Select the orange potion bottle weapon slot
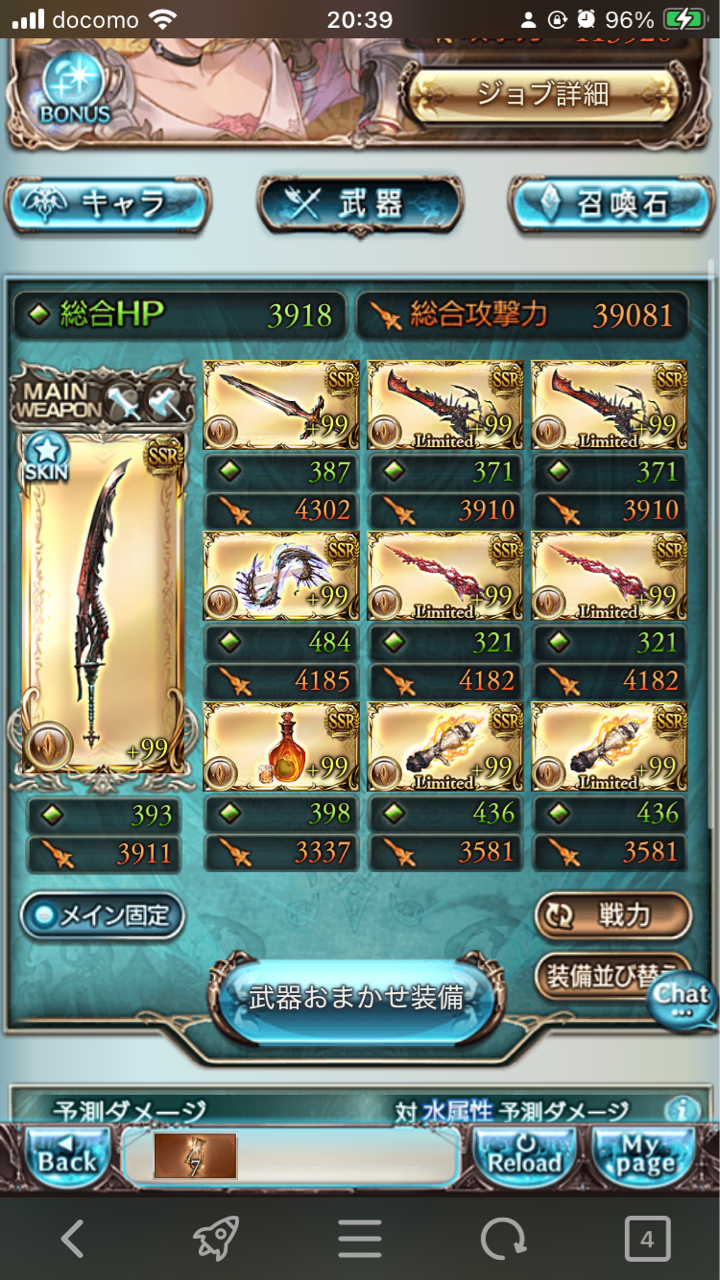 (266, 746)
